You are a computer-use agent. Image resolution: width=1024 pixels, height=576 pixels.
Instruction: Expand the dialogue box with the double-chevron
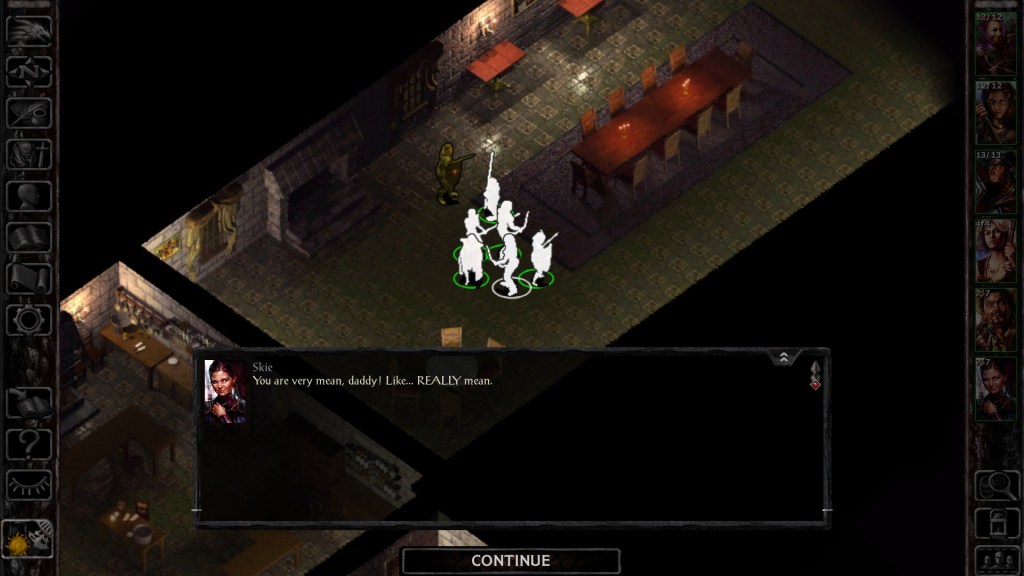[x=784, y=357]
